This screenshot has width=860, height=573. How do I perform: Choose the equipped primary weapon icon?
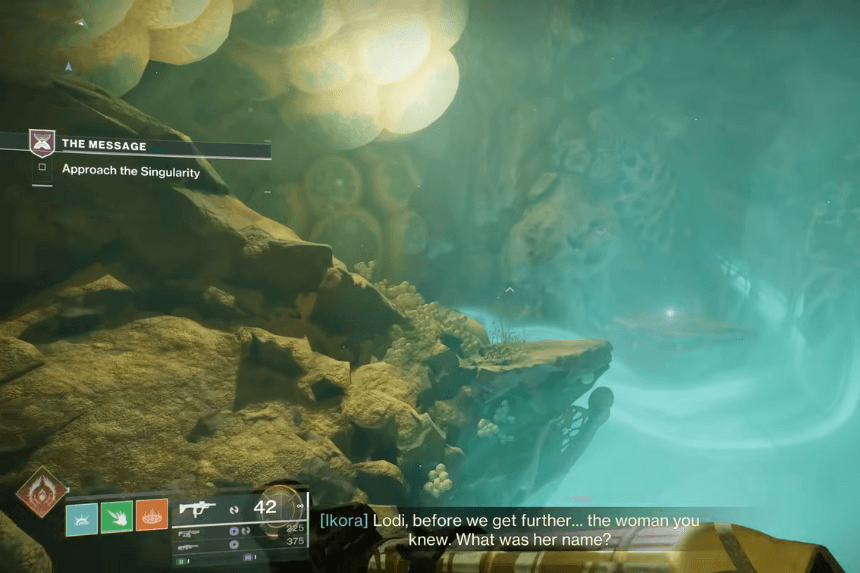tap(198, 509)
